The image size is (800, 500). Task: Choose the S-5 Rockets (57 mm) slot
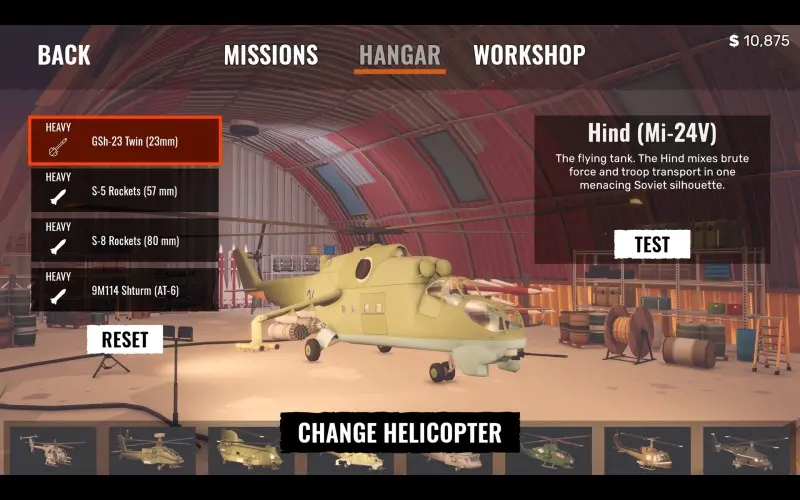point(124,190)
